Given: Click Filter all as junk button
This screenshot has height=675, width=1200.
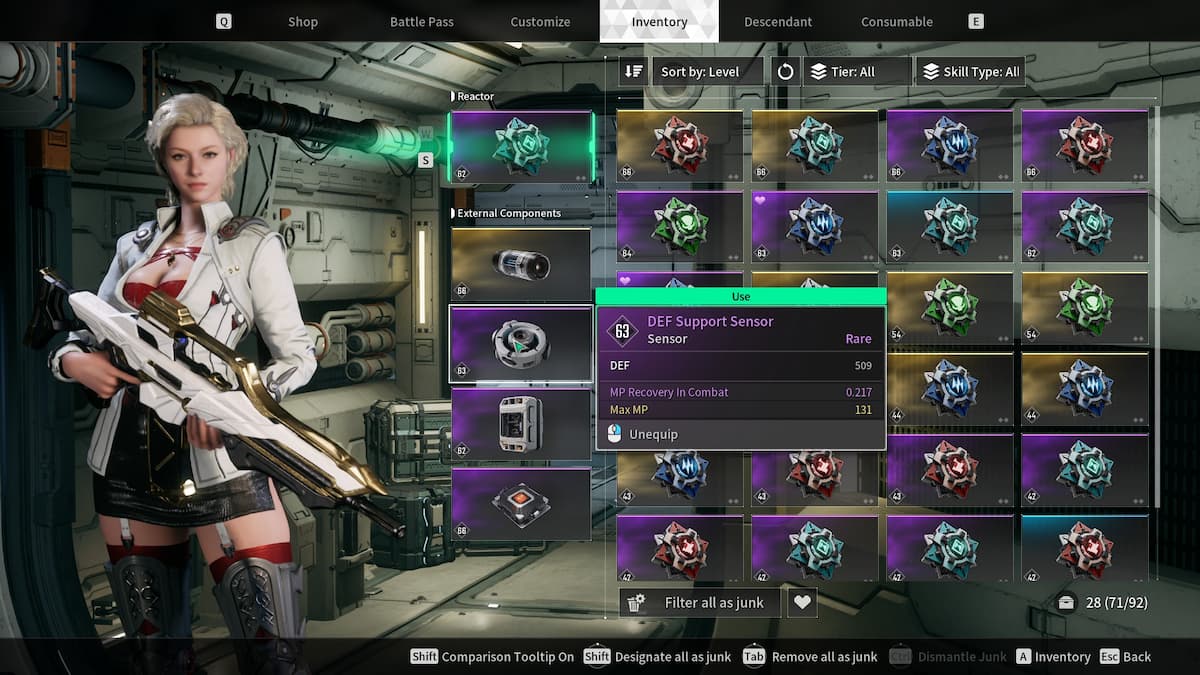Looking at the screenshot, I should (x=700, y=602).
